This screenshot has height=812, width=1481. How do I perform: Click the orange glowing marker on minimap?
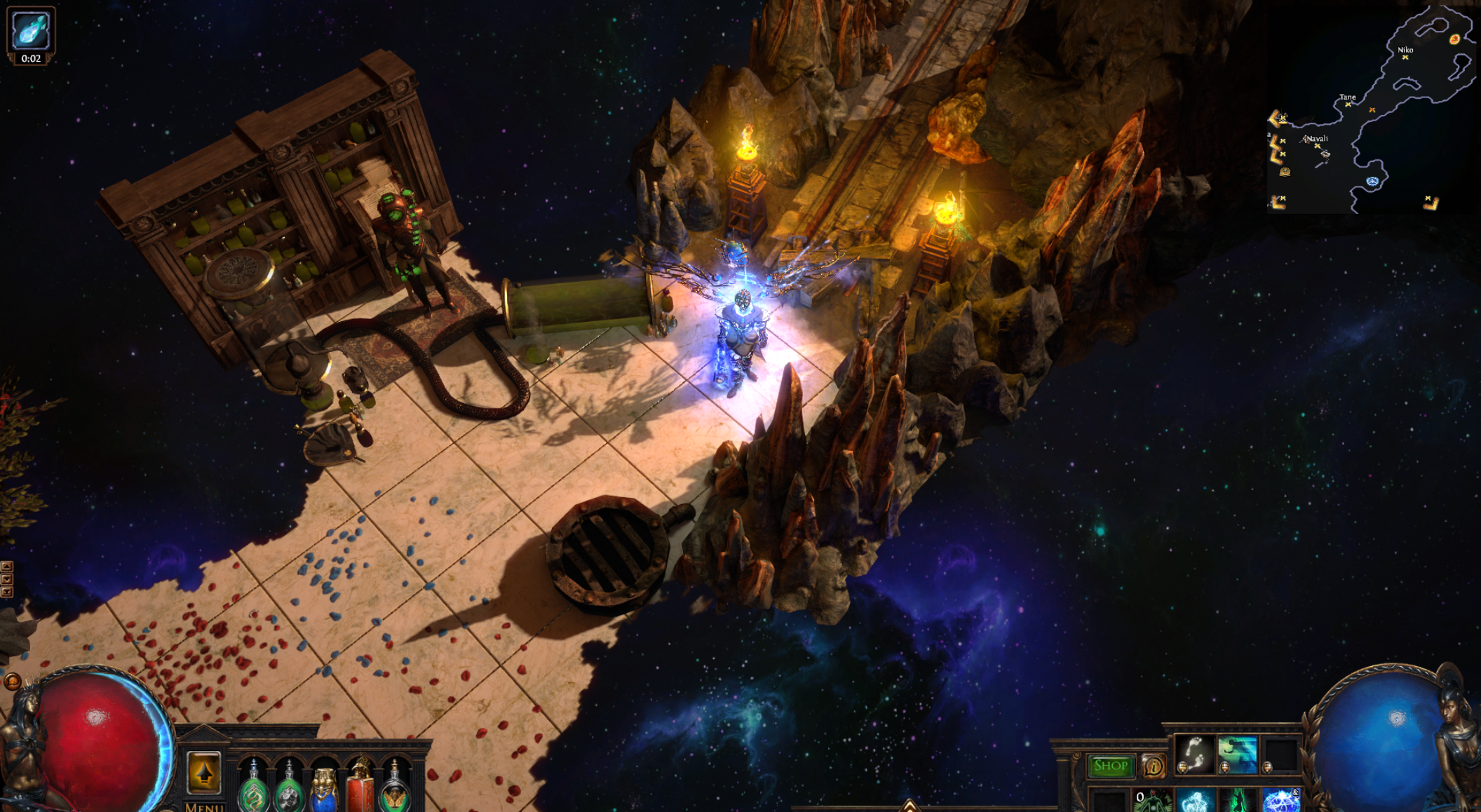point(1454,39)
